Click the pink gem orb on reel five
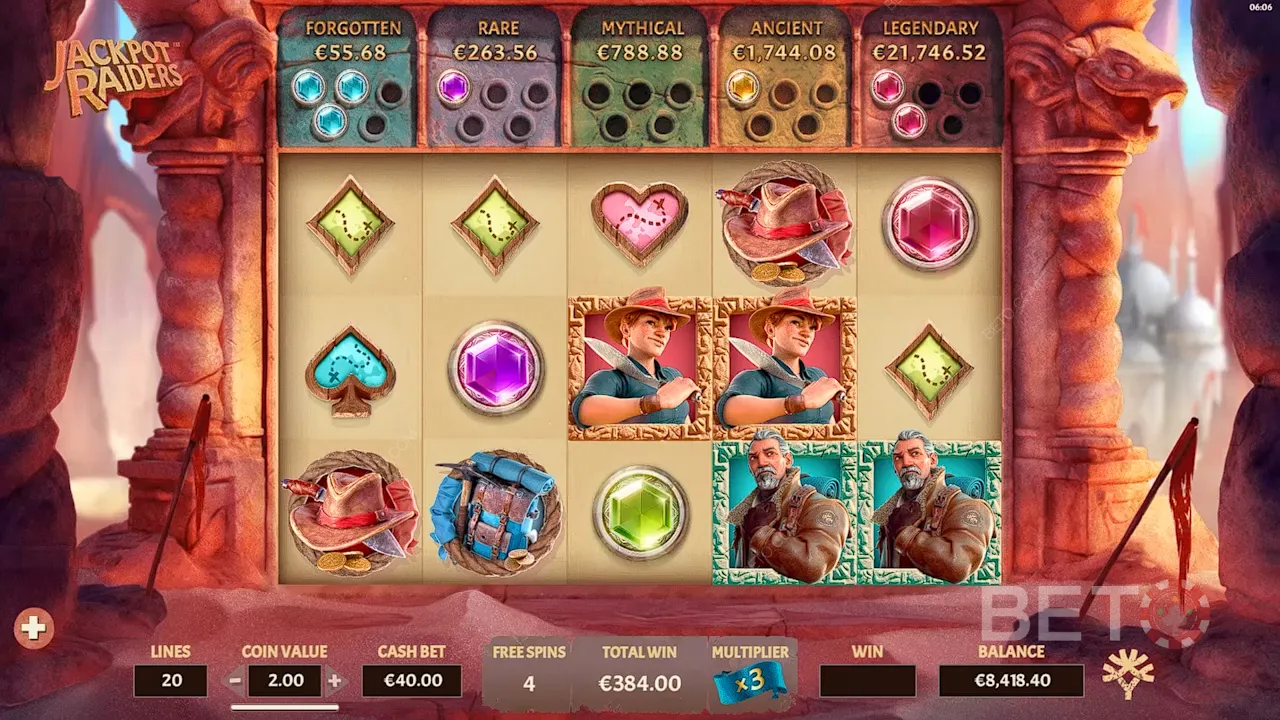 click(x=930, y=225)
